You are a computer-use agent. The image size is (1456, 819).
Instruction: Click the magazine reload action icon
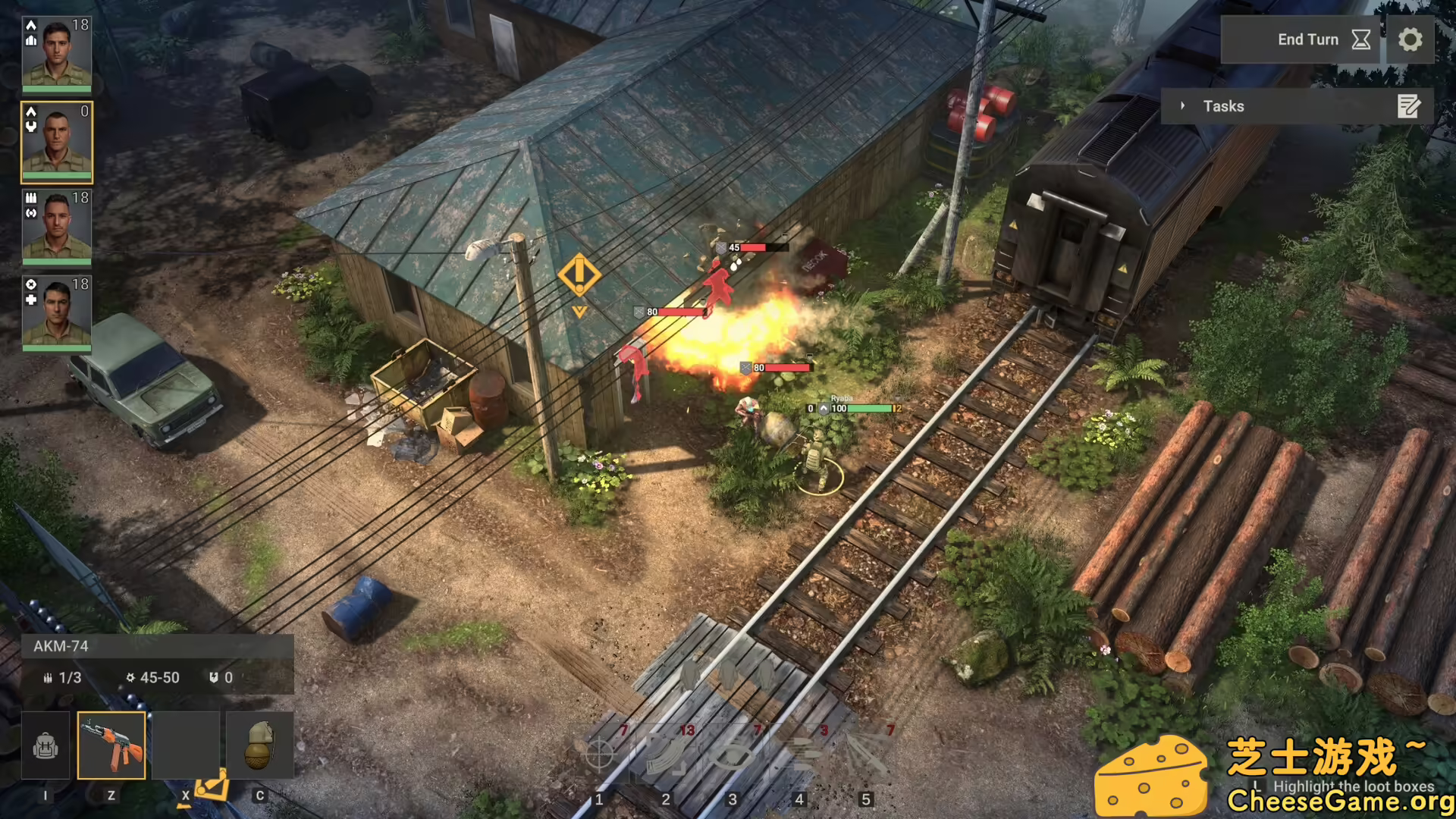click(x=666, y=755)
